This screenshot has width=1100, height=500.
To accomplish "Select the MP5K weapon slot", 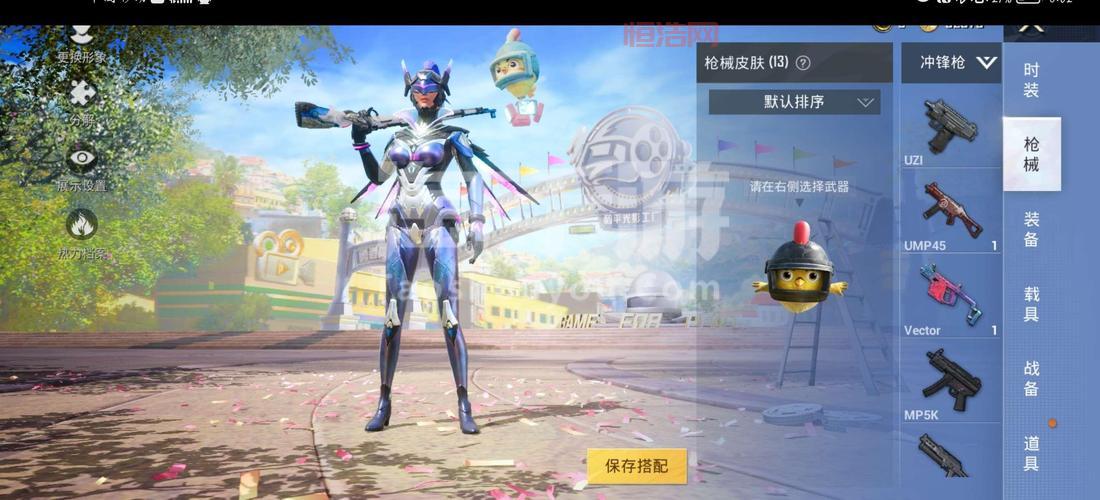I will (951, 381).
